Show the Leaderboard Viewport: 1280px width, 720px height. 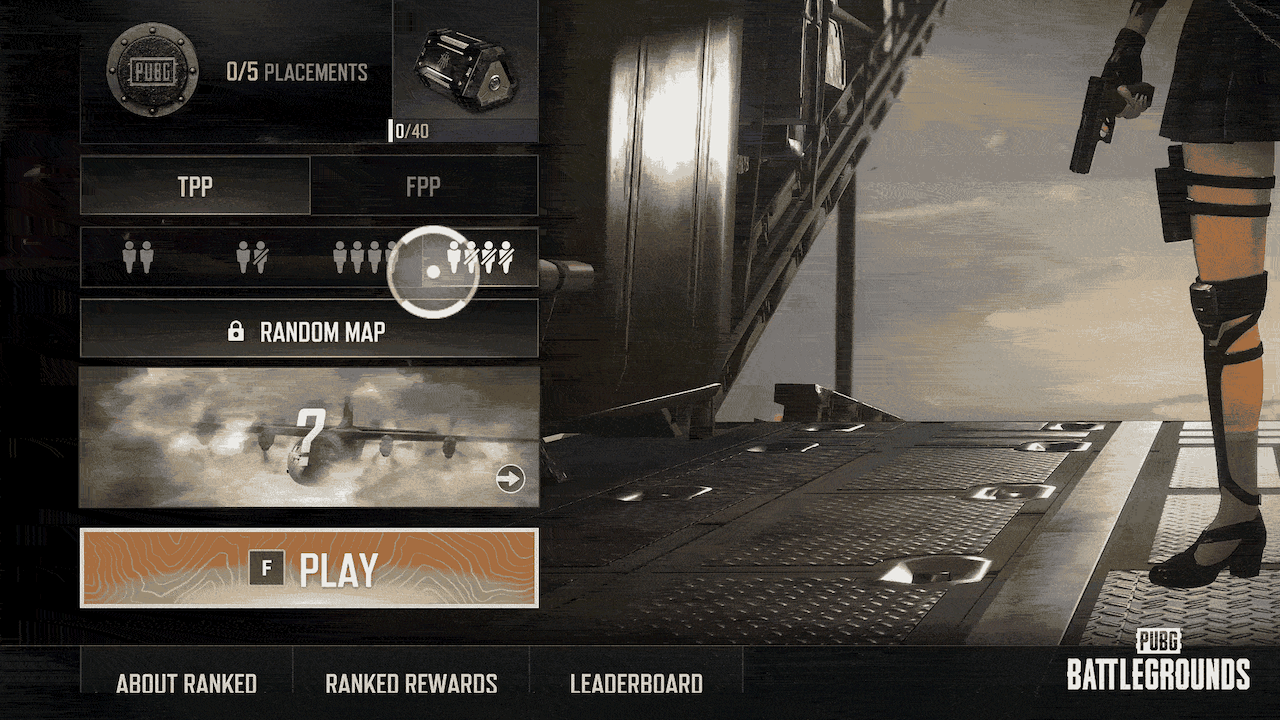click(636, 684)
